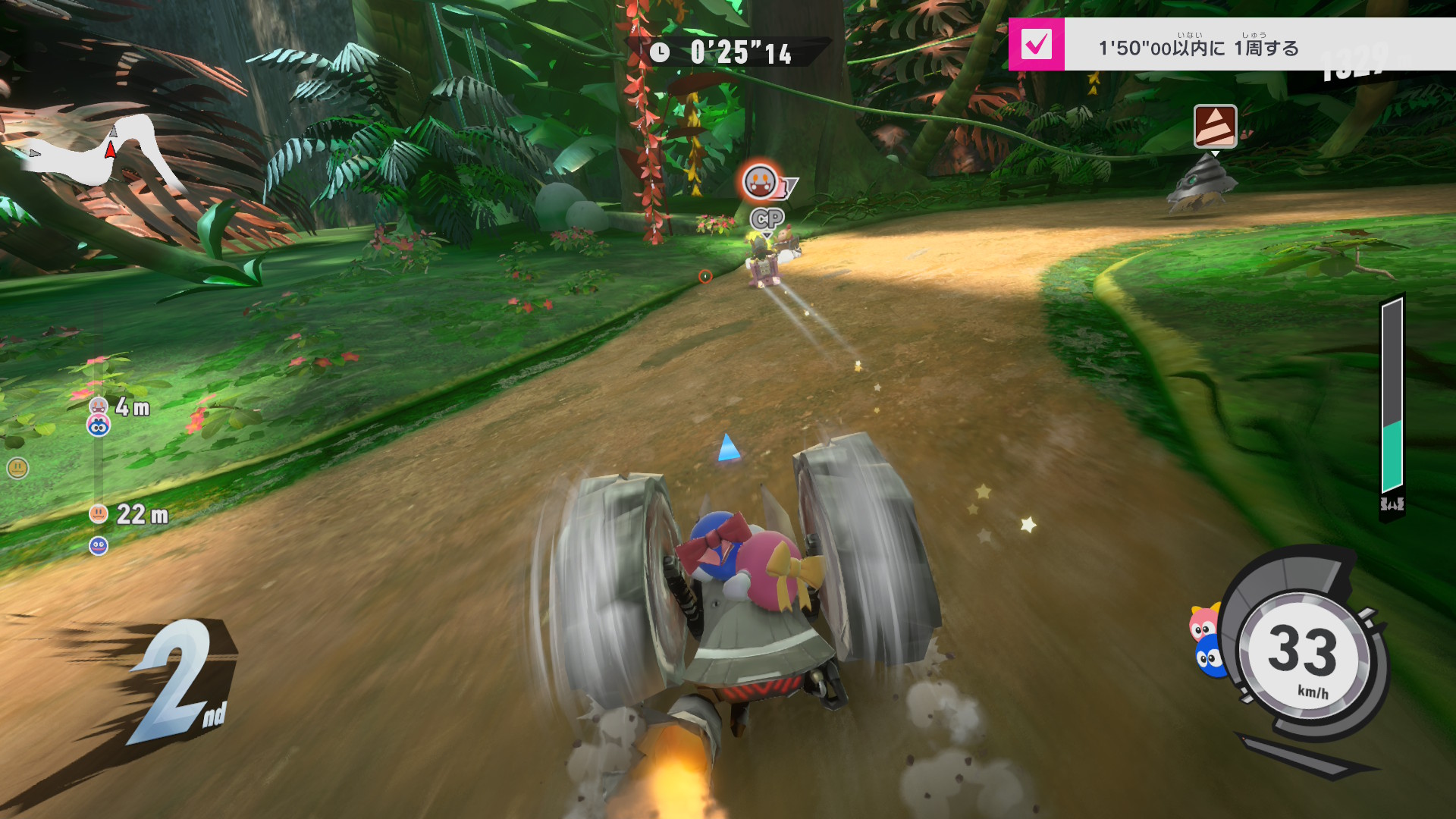Click the drill item marker icon
1456x819 pixels.
click(x=1215, y=126)
